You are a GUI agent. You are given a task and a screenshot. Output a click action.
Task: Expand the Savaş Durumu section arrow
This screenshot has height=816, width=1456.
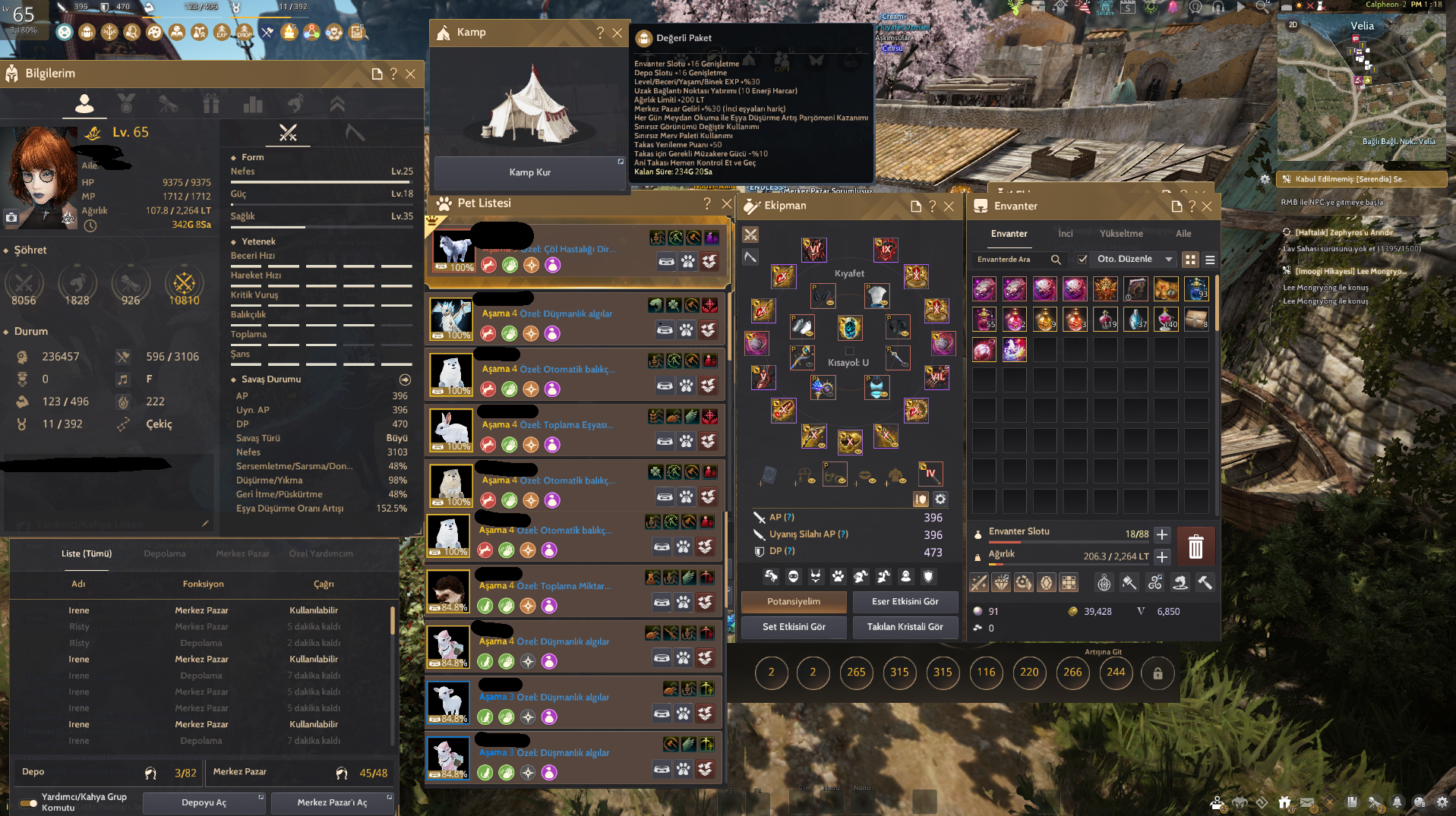click(406, 380)
